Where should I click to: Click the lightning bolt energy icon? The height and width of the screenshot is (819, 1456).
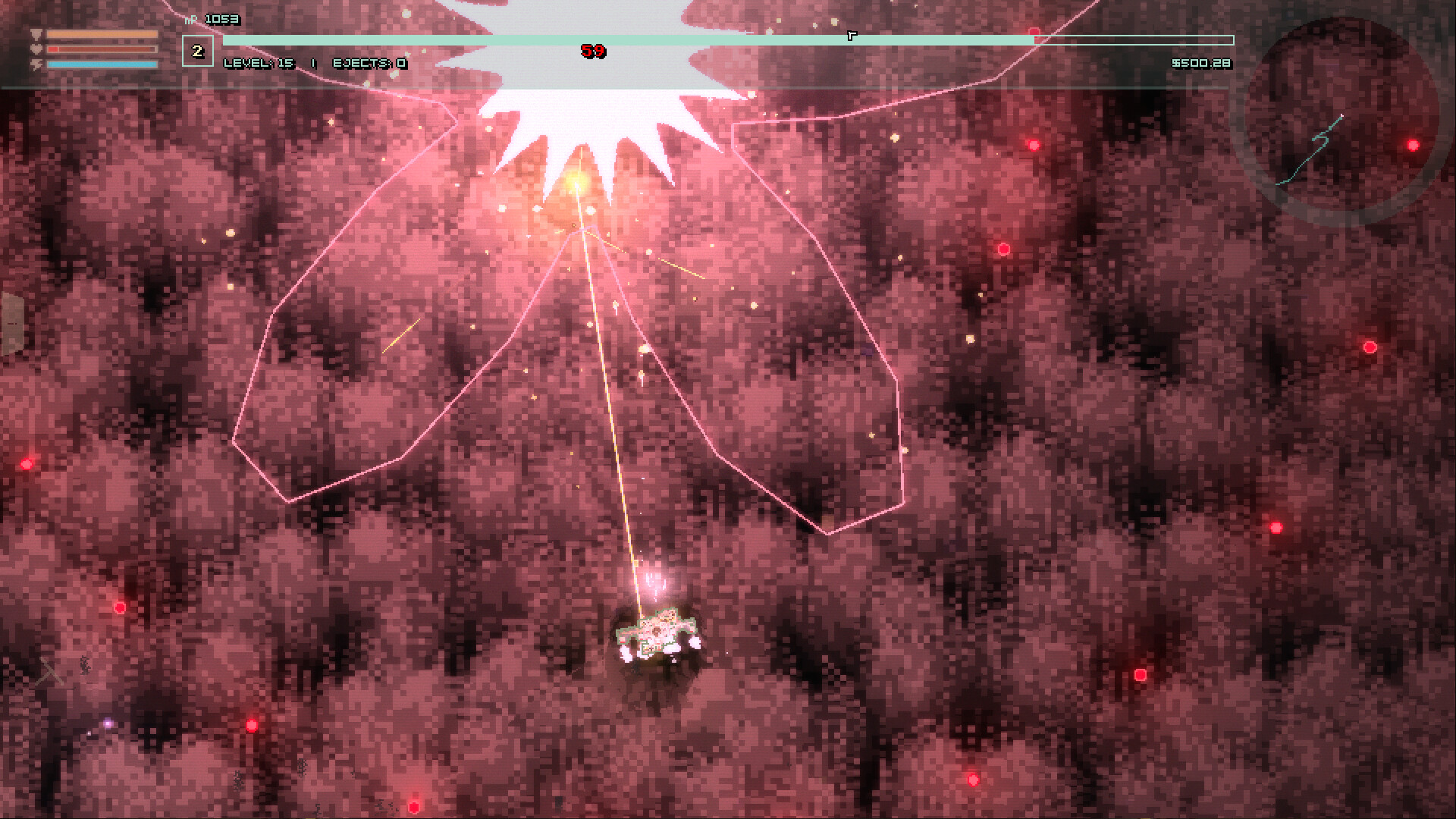35,65
